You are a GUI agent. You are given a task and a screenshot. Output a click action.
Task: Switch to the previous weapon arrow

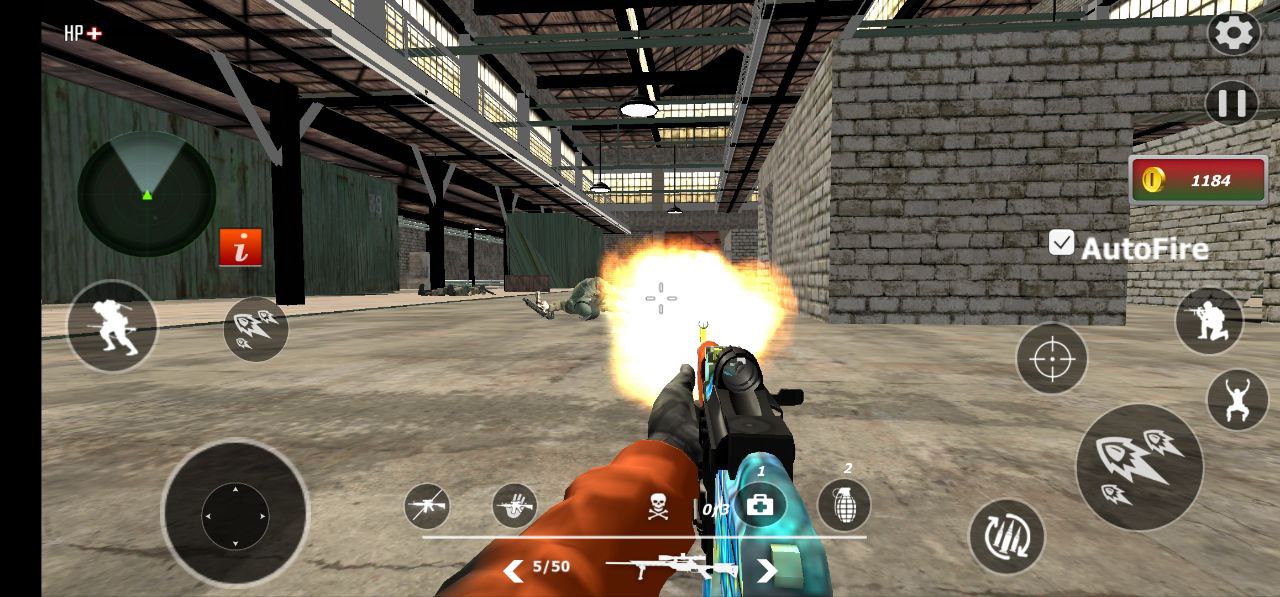(x=513, y=570)
